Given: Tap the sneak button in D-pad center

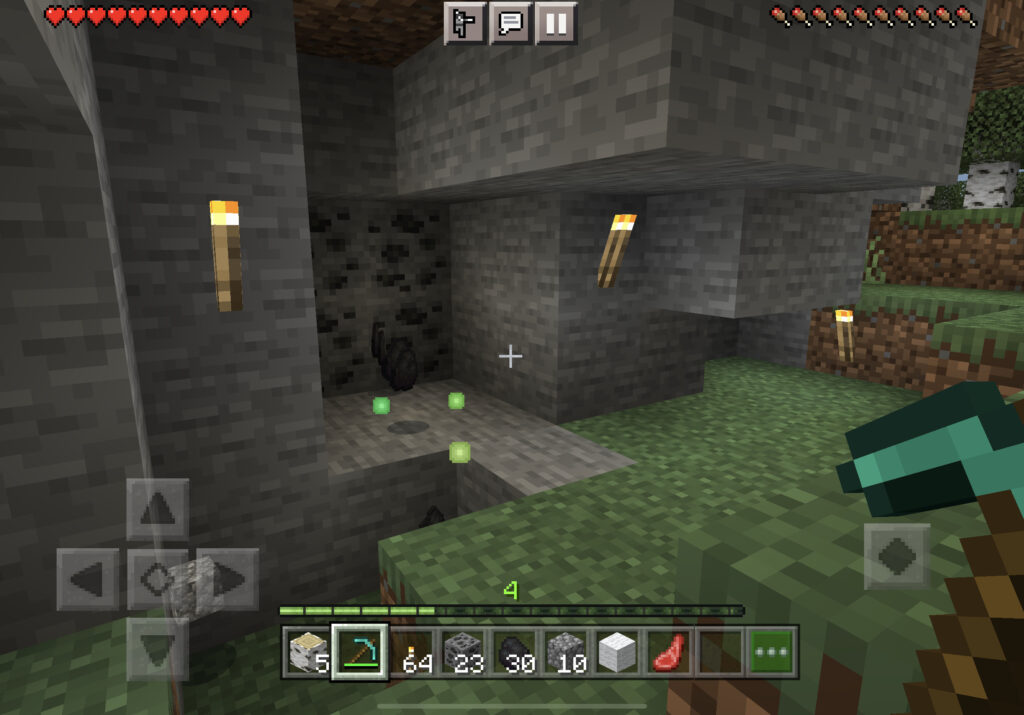Looking at the screenshot, I should 157,579.
